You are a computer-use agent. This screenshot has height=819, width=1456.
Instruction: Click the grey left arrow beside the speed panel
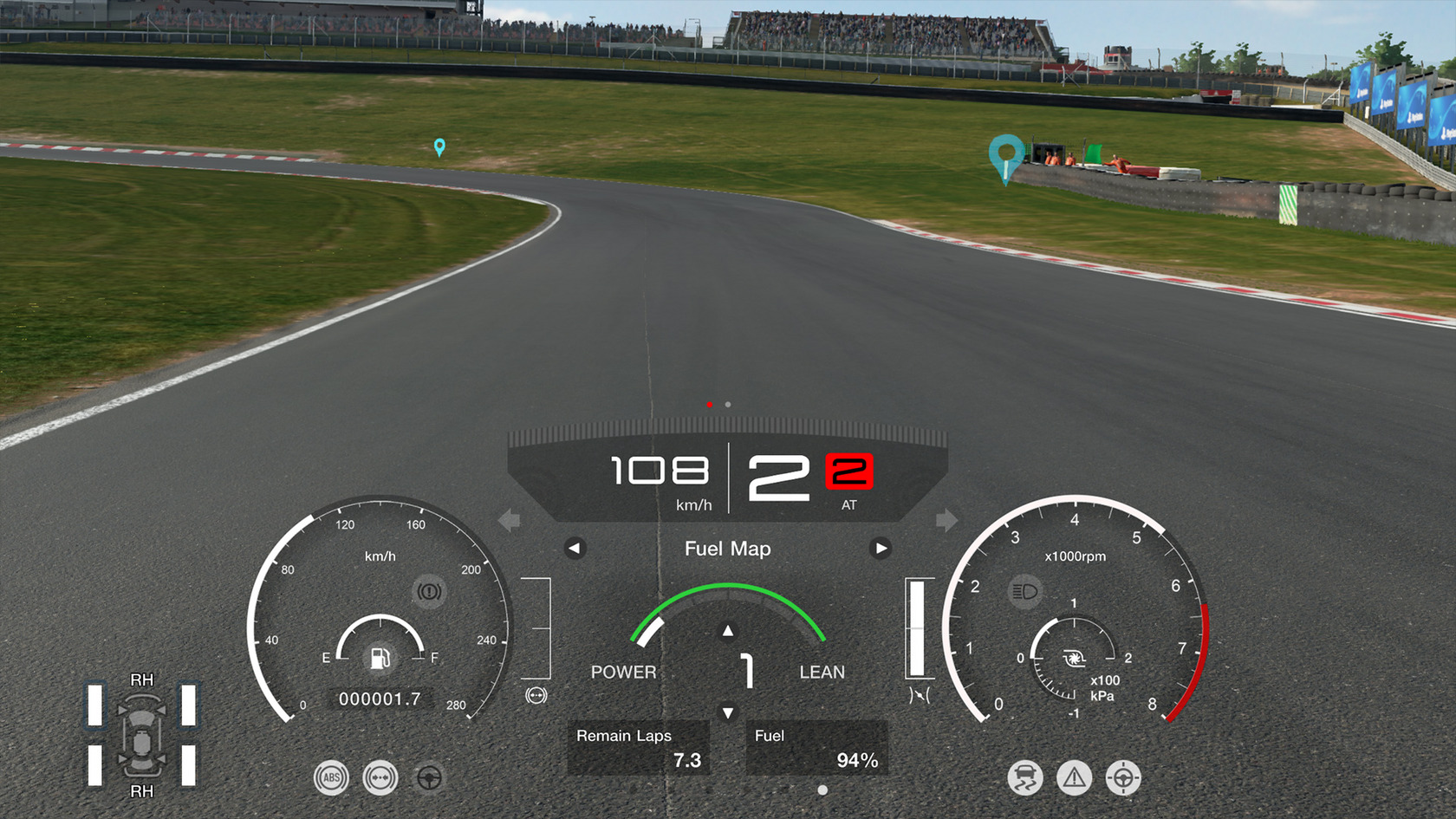[510, 520]
